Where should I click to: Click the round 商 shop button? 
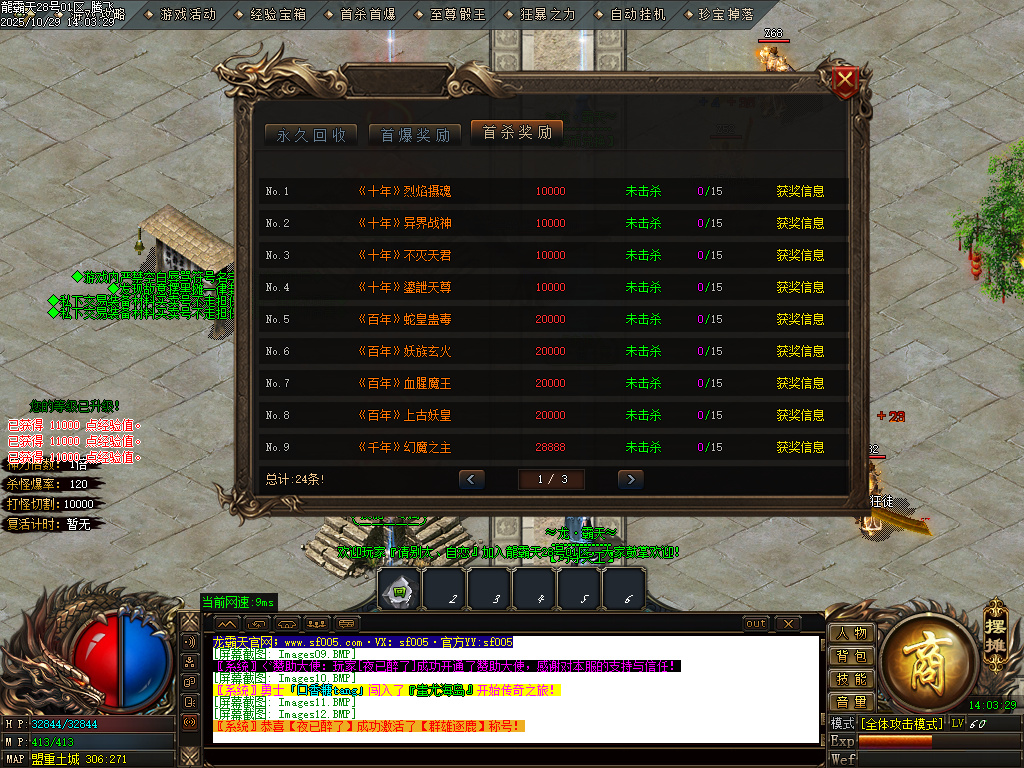919,655
